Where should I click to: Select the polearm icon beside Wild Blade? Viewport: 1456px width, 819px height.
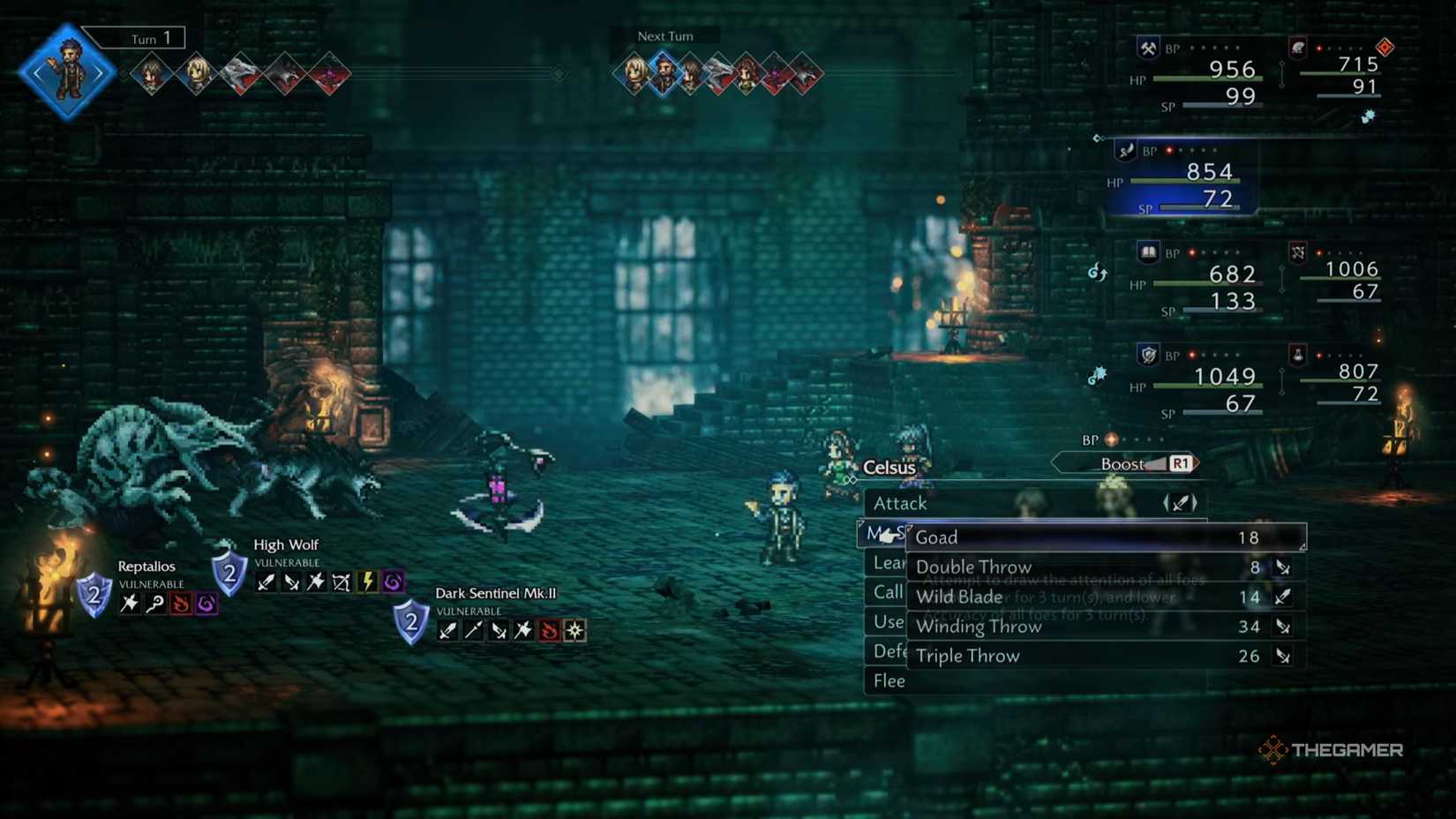(x=1284, y=597)
